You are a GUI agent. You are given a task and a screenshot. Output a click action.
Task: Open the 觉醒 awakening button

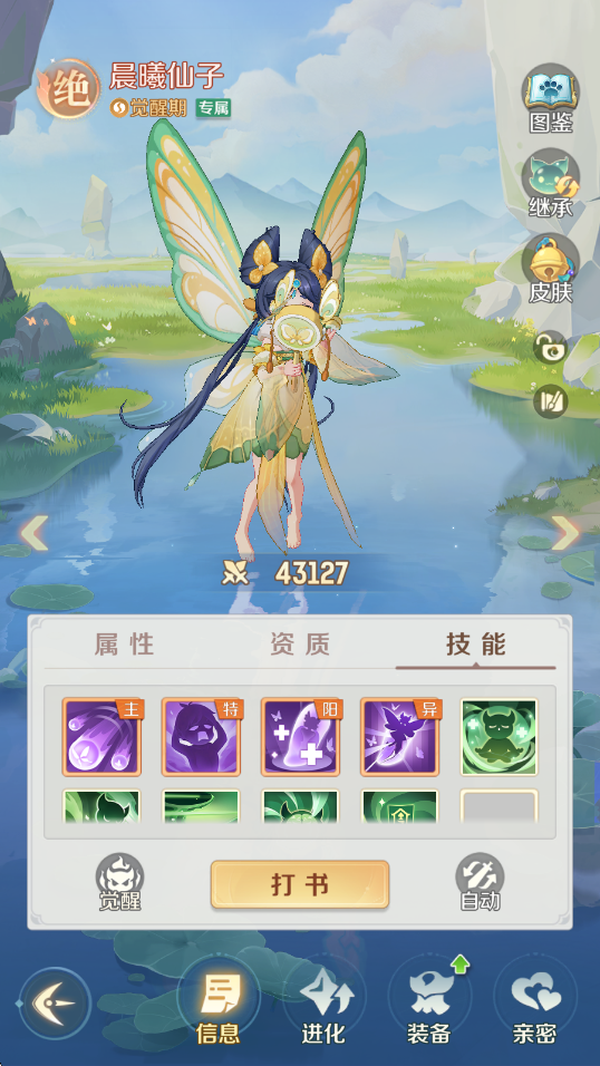[x=120, y=882]
